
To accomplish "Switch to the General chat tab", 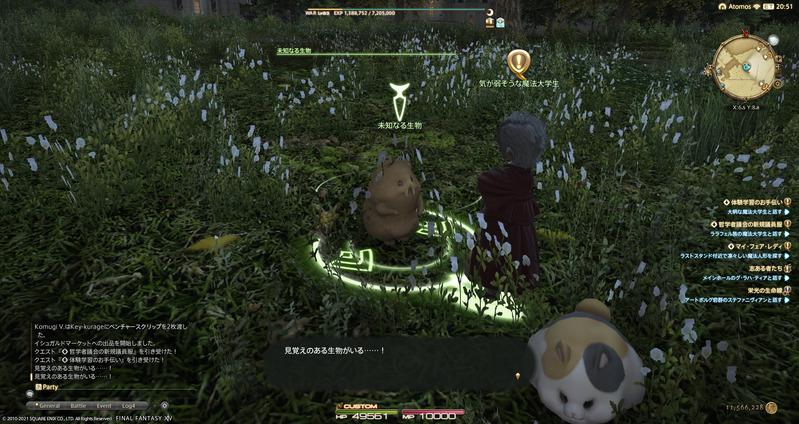I will pos(50,405).
